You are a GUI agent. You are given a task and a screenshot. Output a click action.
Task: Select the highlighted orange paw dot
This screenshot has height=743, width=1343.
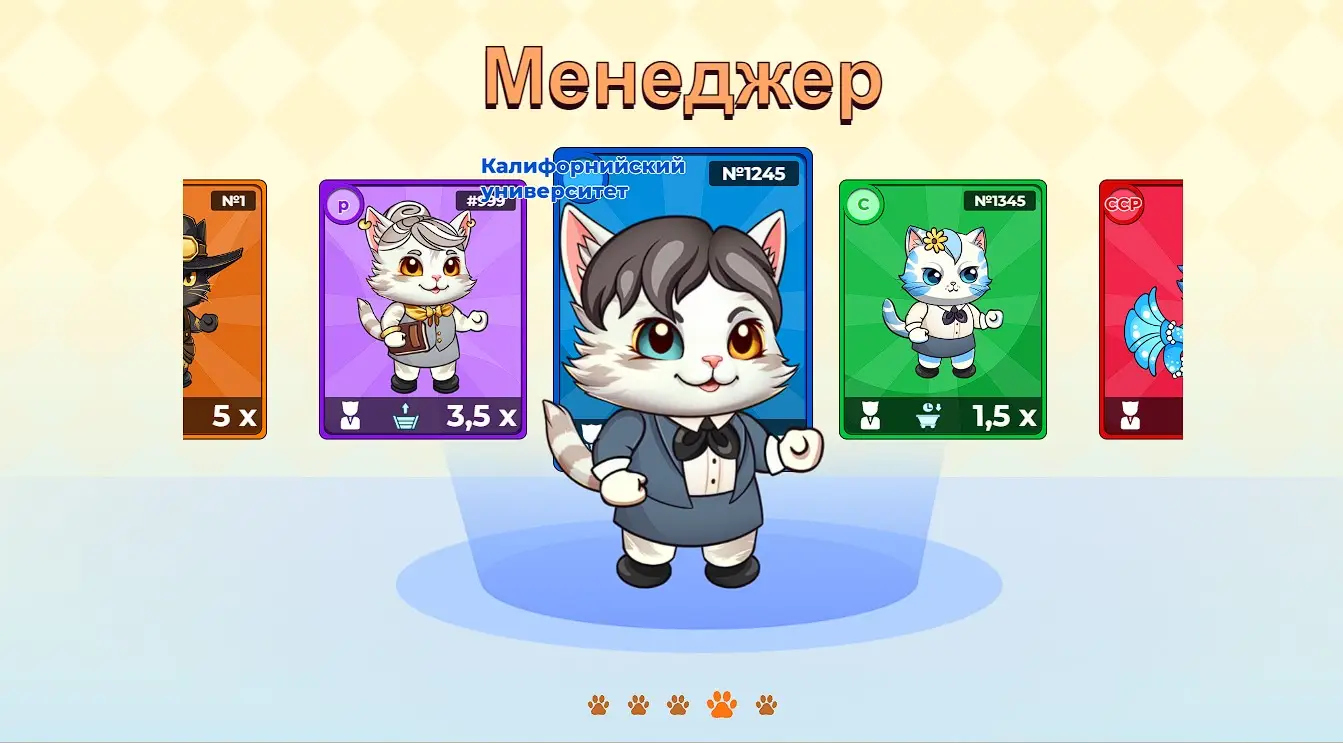tap(723, 703)
